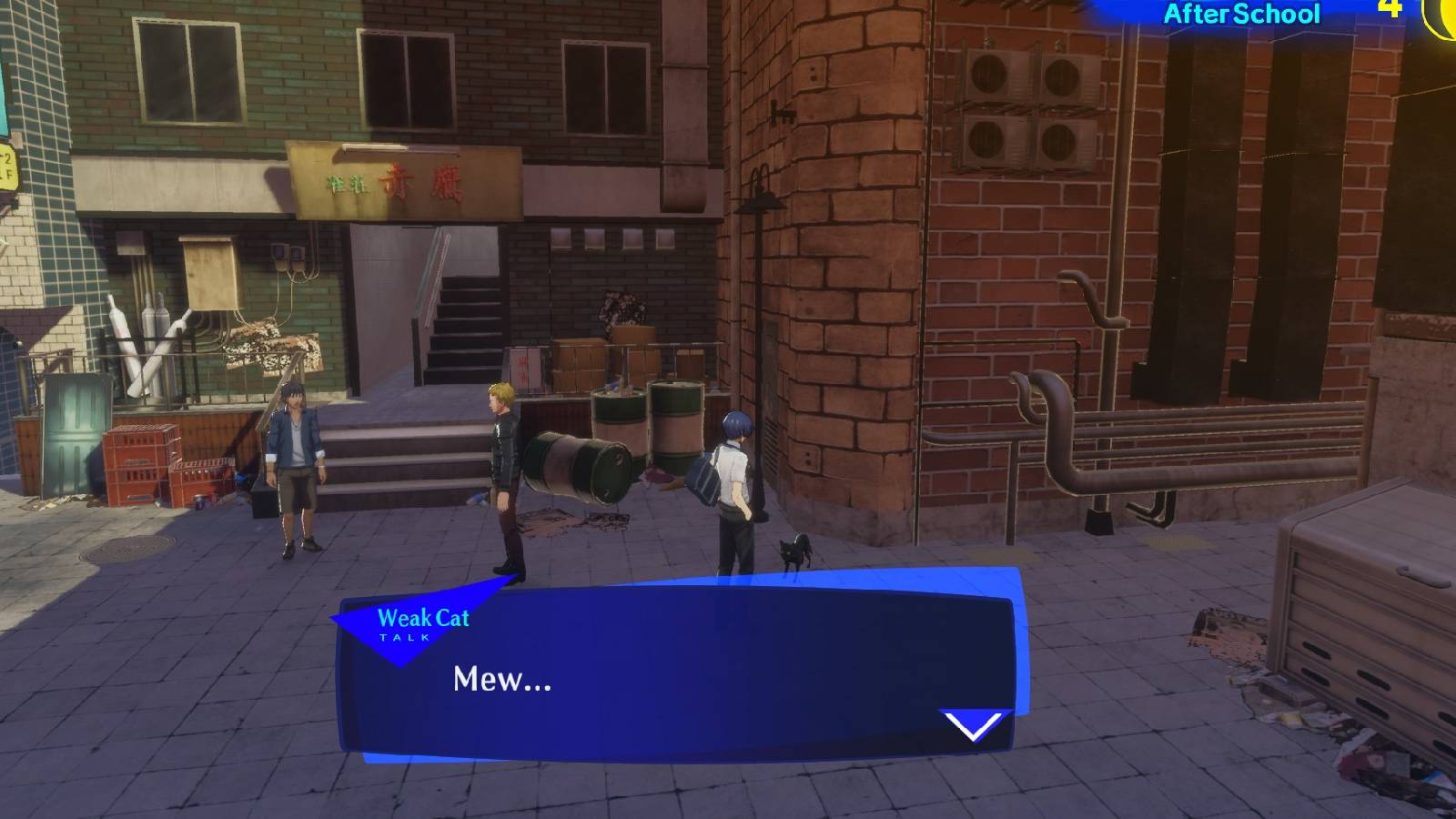Click the Mew dialogue text
Viewport: 1456px width, 819px height.
click(x=500, y=680)
